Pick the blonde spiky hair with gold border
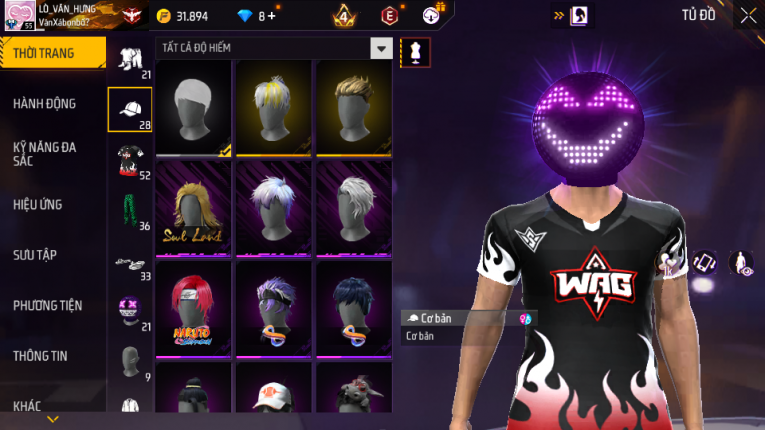765x430 pixels. (354, 108)
